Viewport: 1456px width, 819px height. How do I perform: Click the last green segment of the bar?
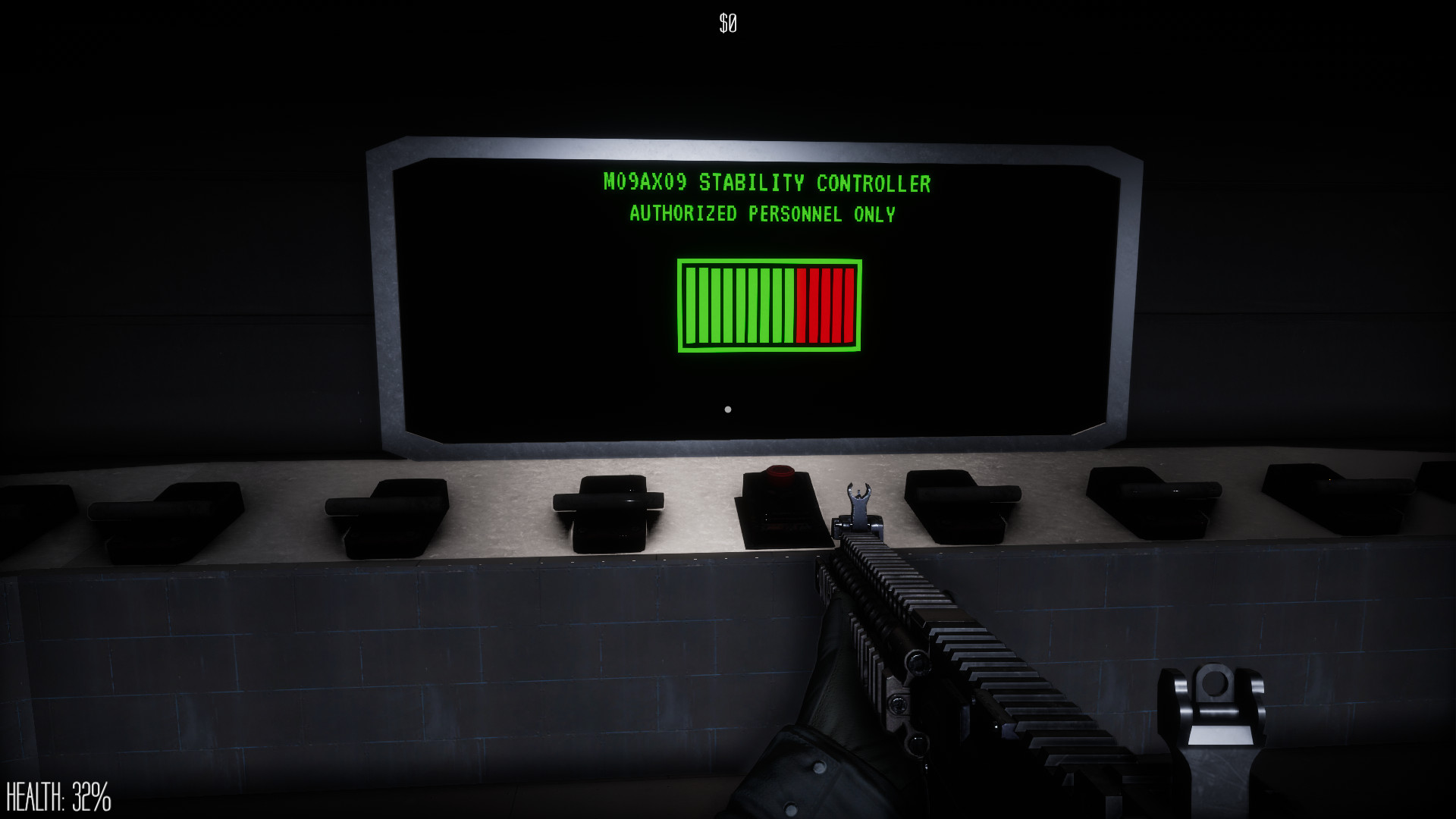[x=789, y=306]
